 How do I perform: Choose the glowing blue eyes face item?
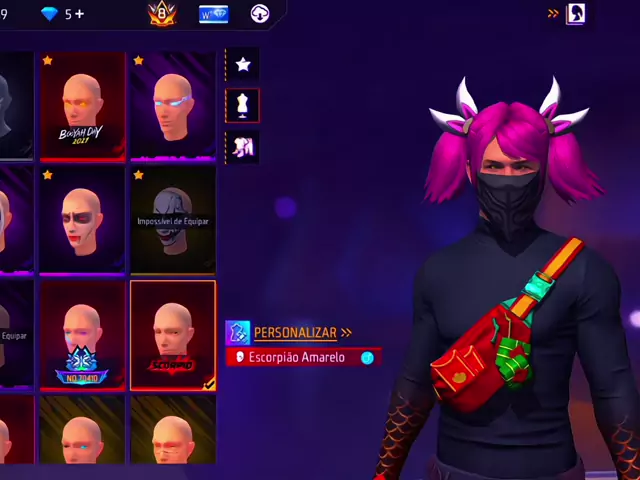172,106
